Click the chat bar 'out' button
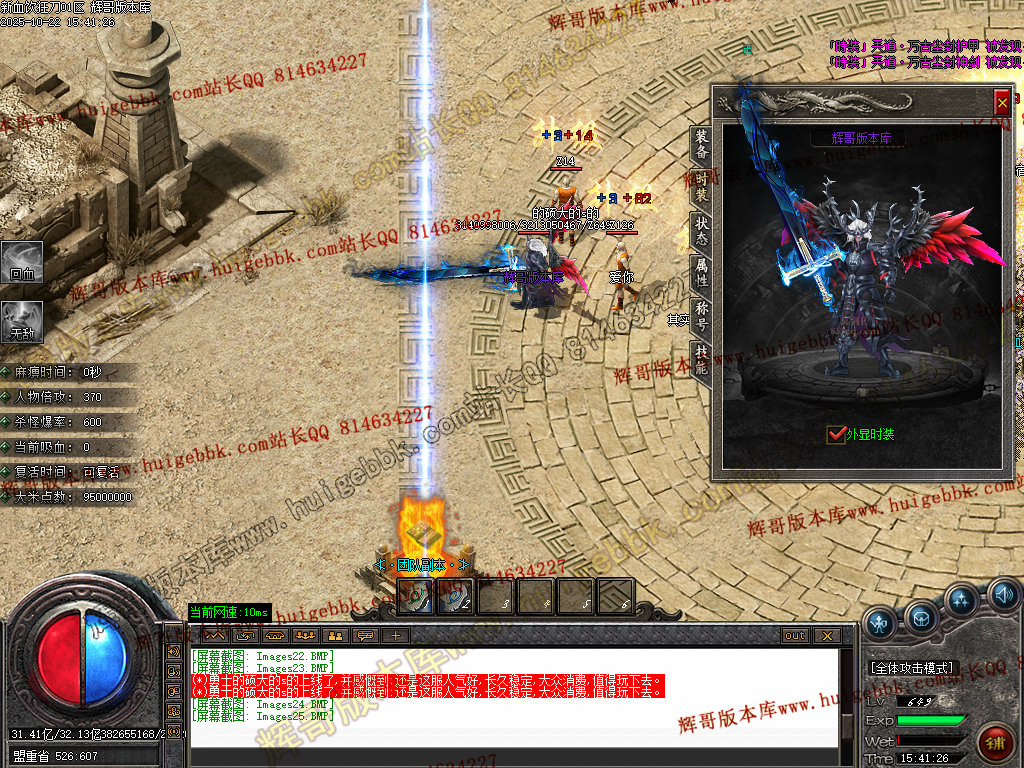1024x768 pixels. [x=794, y=636]
